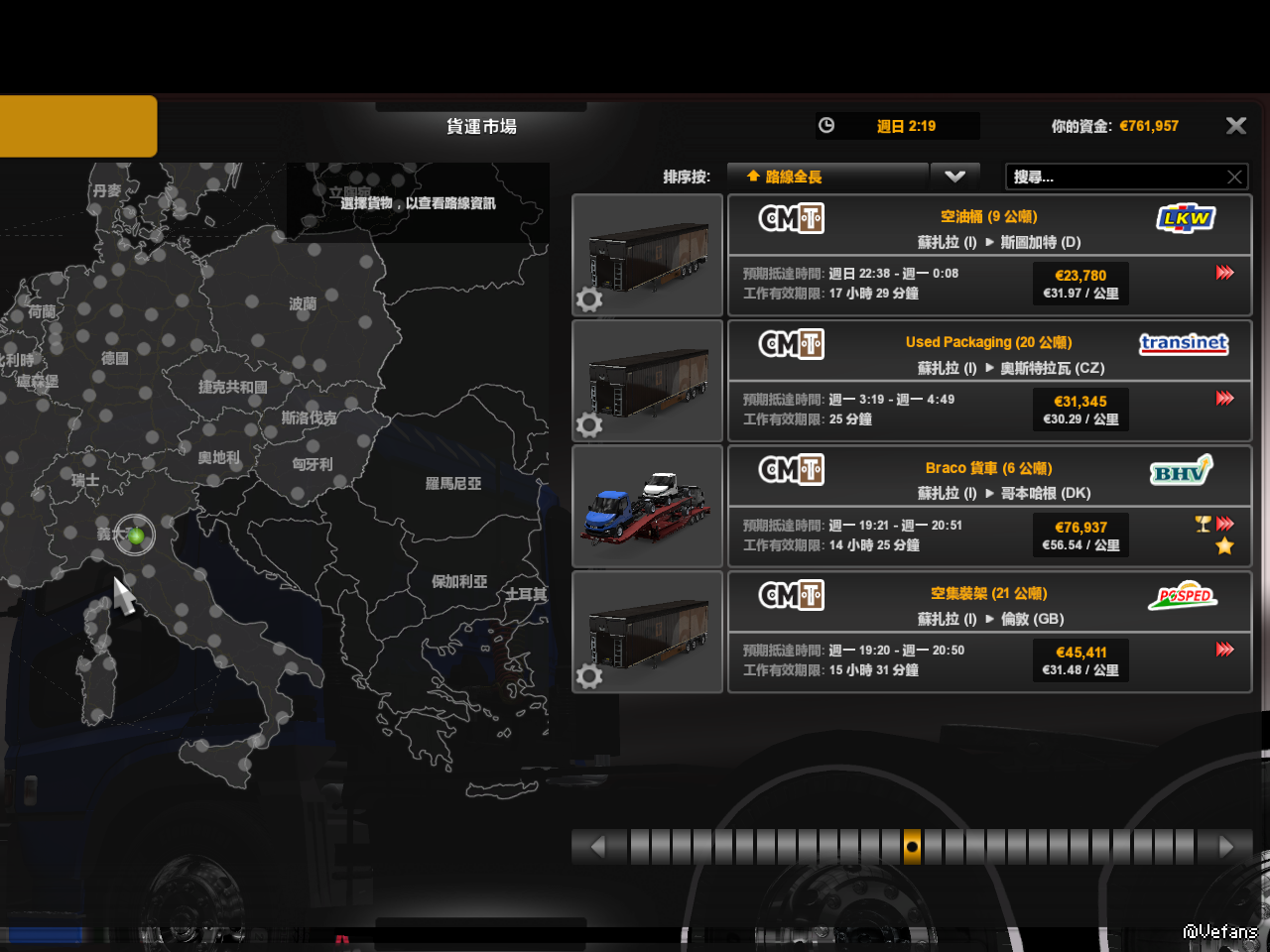Open the arrow button beside sort field

coord(954,177)
